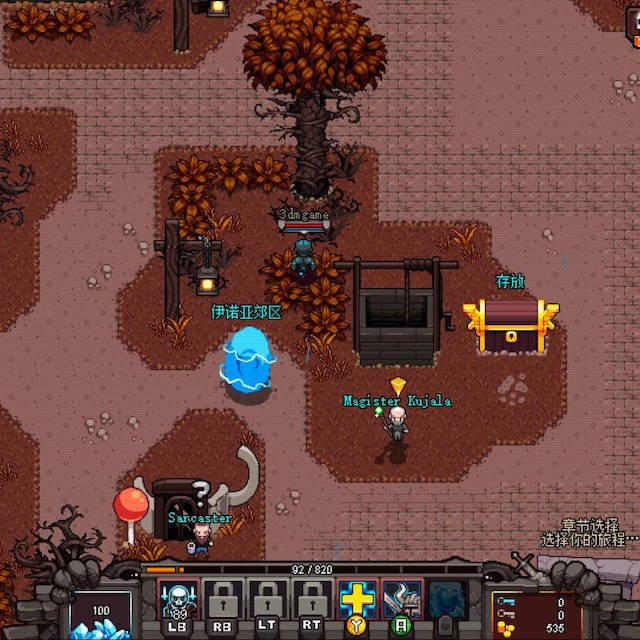Click the dark blue ability slot
This screenshot has width=640, height=640.
[x=446, y=598]
